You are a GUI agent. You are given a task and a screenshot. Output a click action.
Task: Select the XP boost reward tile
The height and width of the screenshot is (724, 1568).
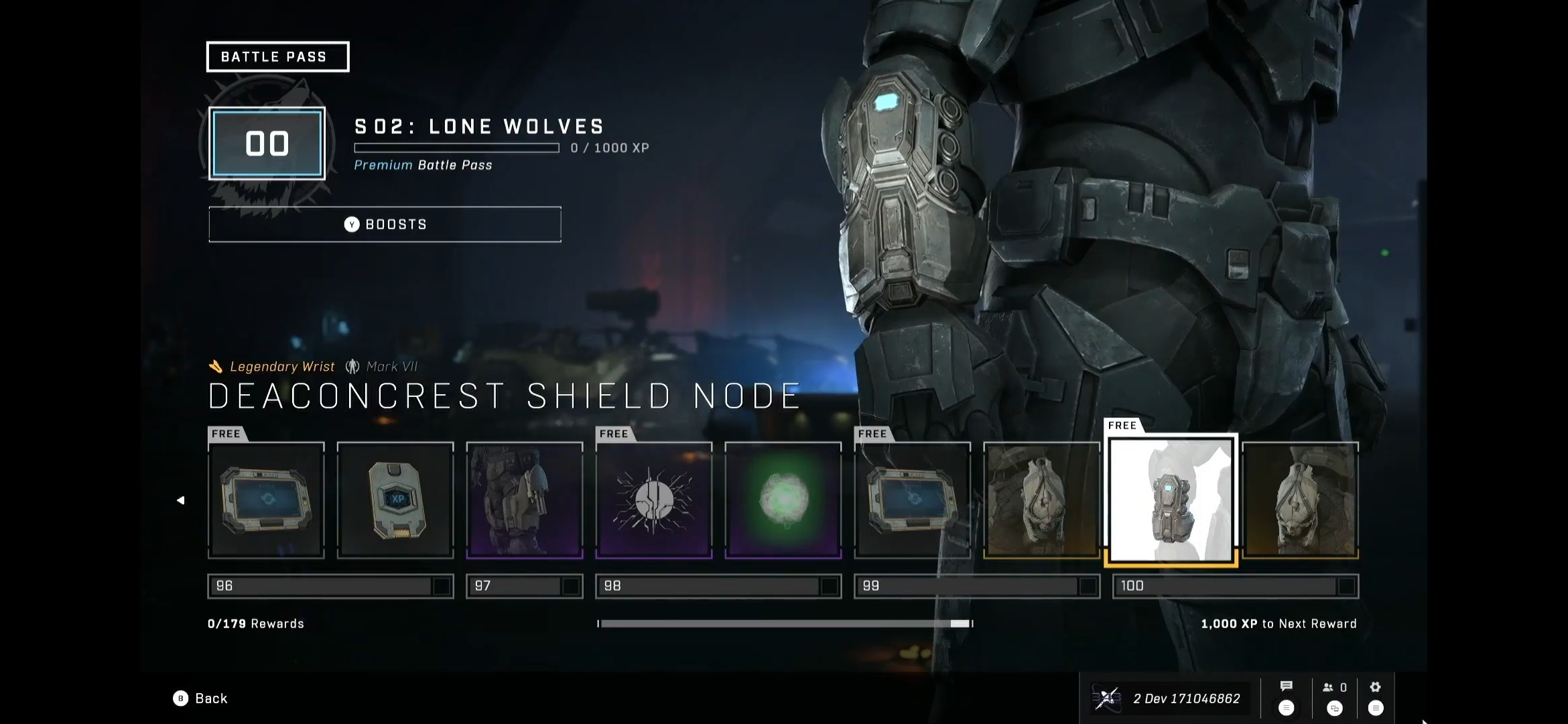click(395, 500)
